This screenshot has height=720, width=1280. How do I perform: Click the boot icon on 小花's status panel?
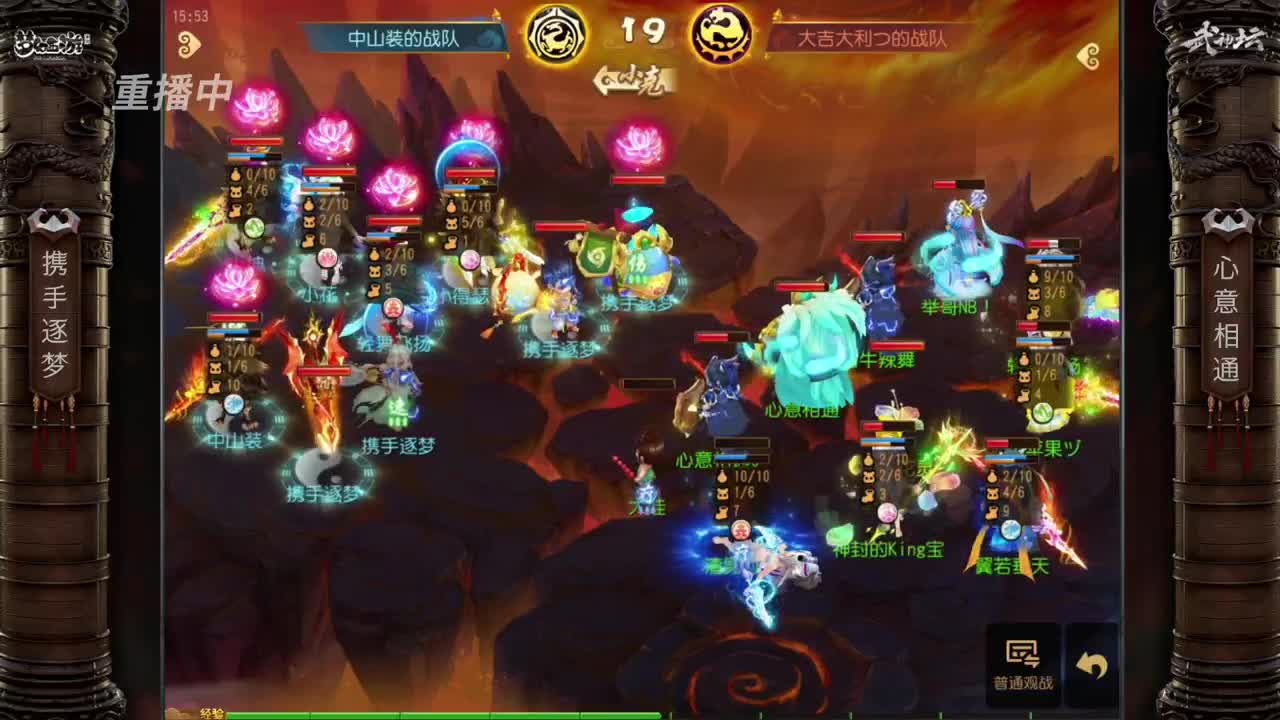(x=309, y=241)
